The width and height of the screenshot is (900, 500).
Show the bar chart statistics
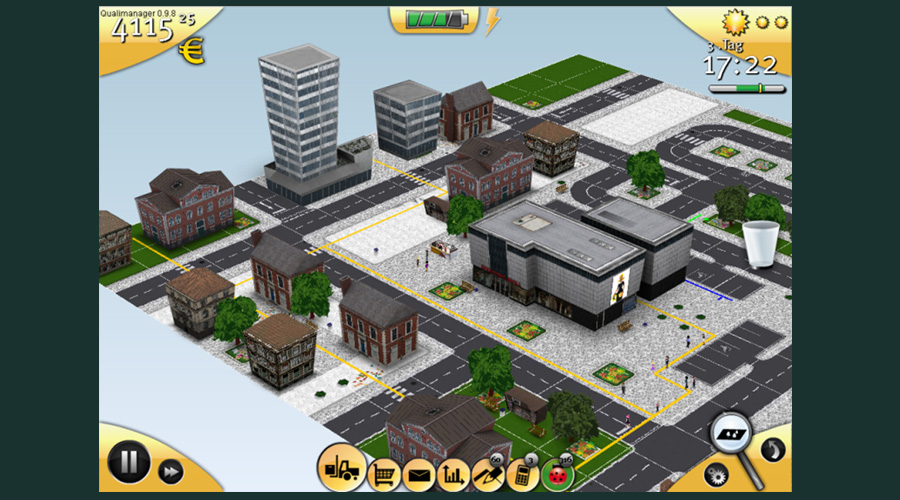pos(454,474)
